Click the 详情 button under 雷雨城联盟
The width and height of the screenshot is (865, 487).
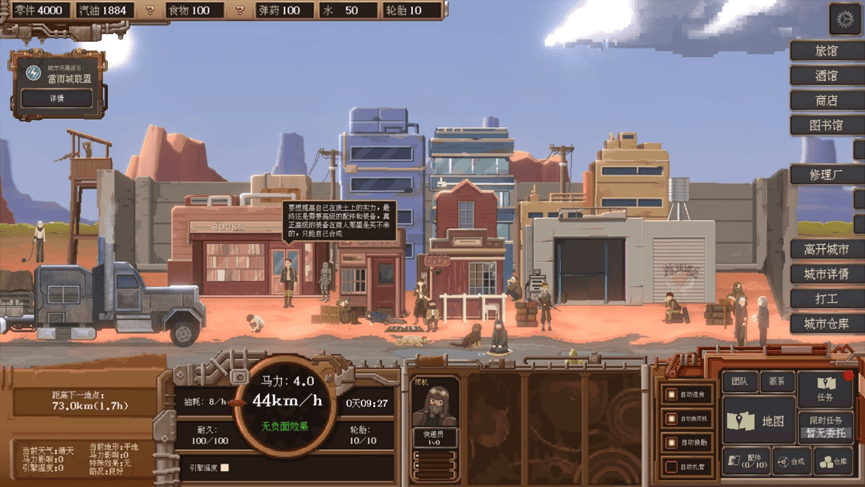pos(57,99)
